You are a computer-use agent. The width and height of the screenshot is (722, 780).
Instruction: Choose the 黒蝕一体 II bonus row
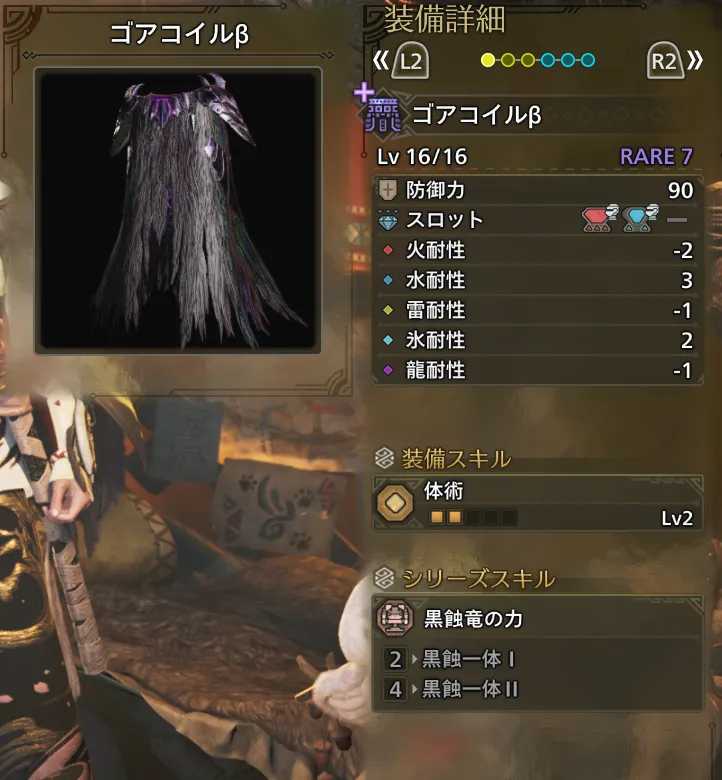tap(537, 689)
